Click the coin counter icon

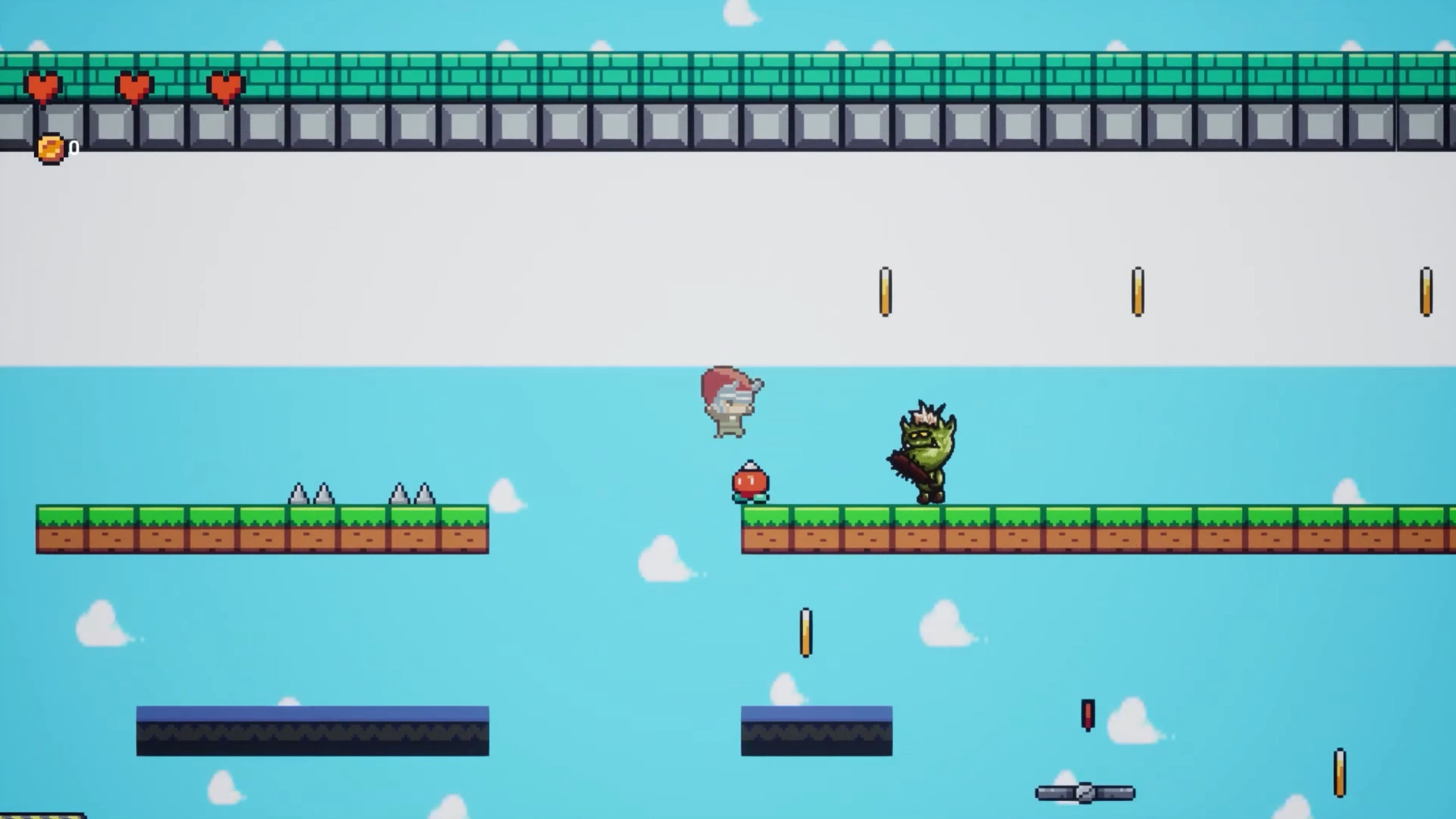tap(50, 148)
